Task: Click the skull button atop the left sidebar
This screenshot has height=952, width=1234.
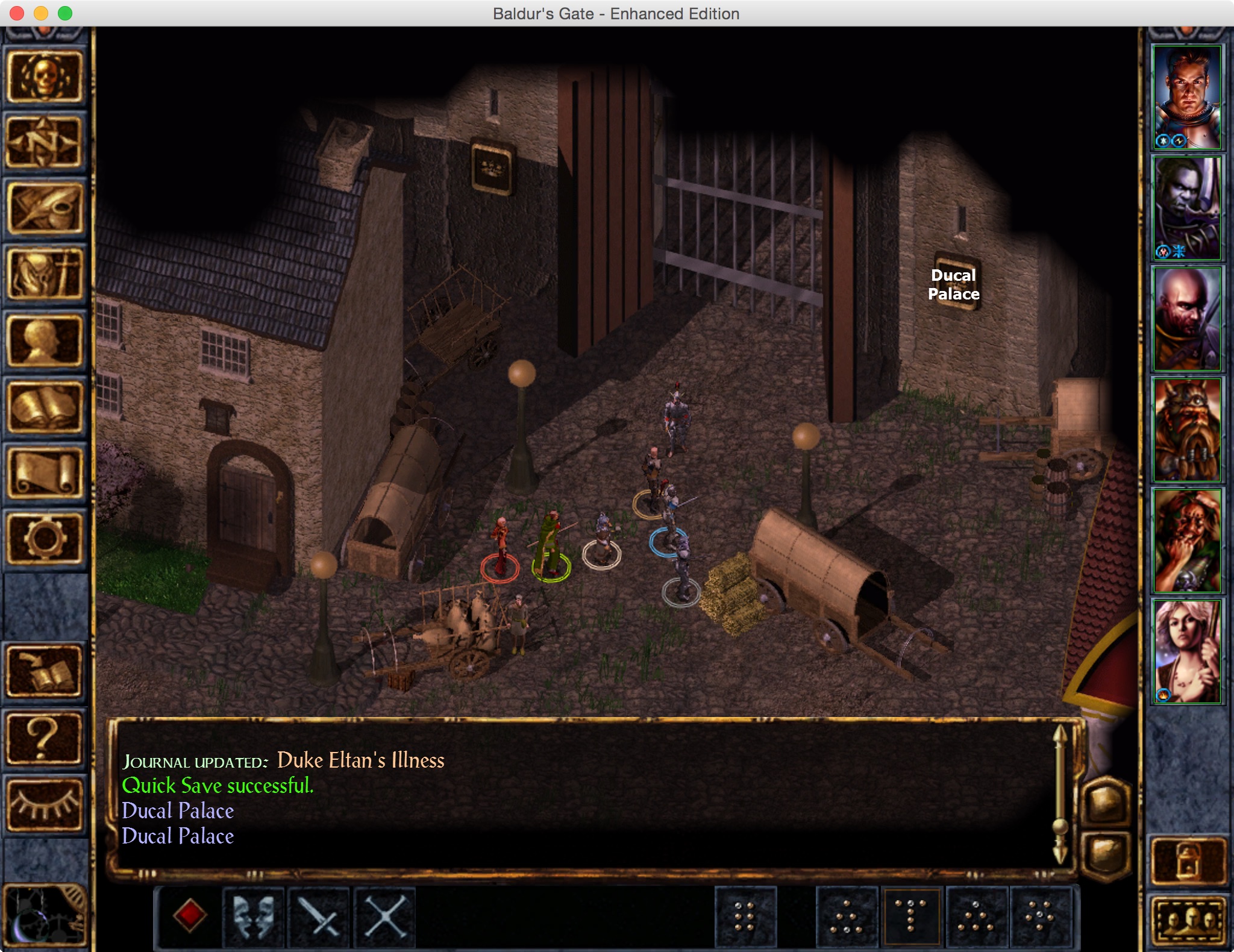Action: point(44,77)
